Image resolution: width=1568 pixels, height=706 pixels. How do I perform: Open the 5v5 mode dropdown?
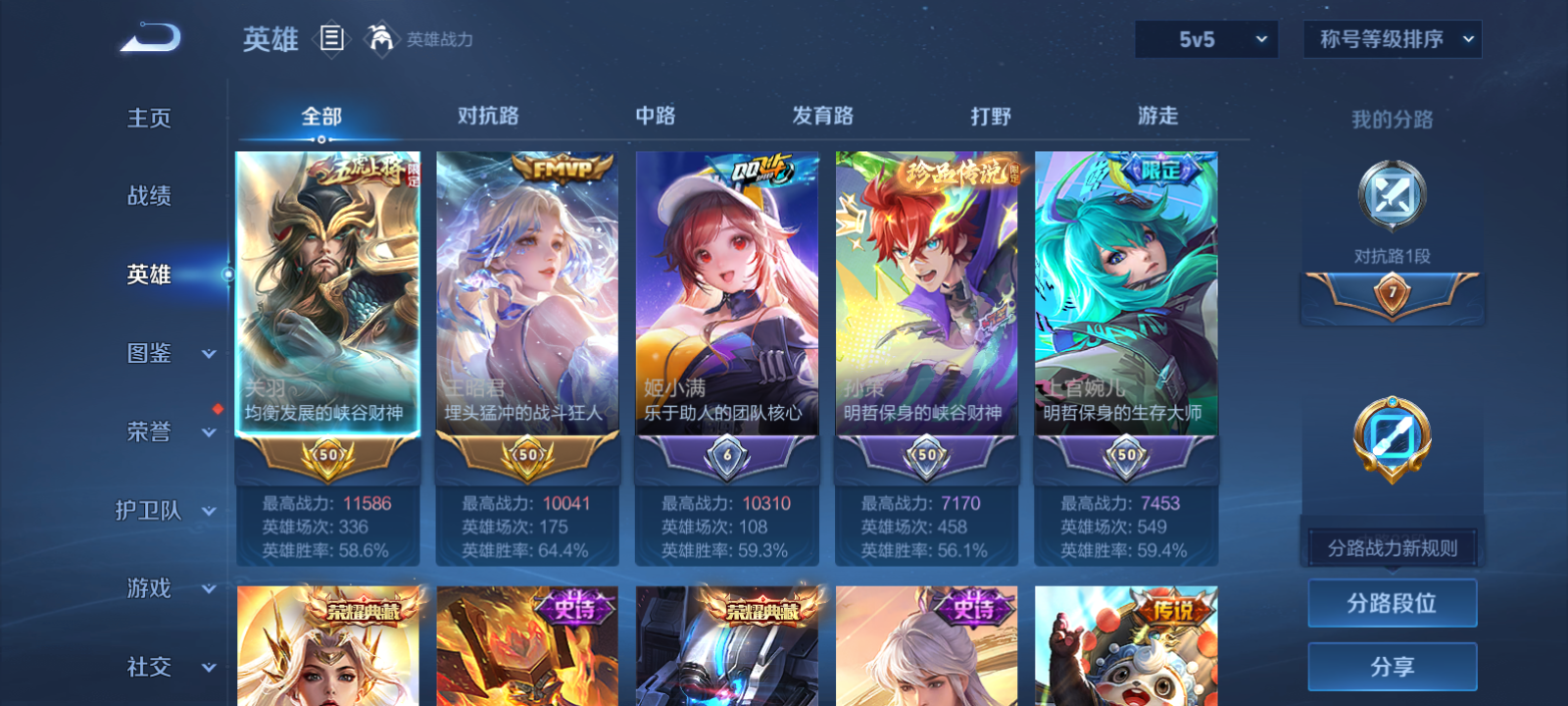(x=1204, y=39)
